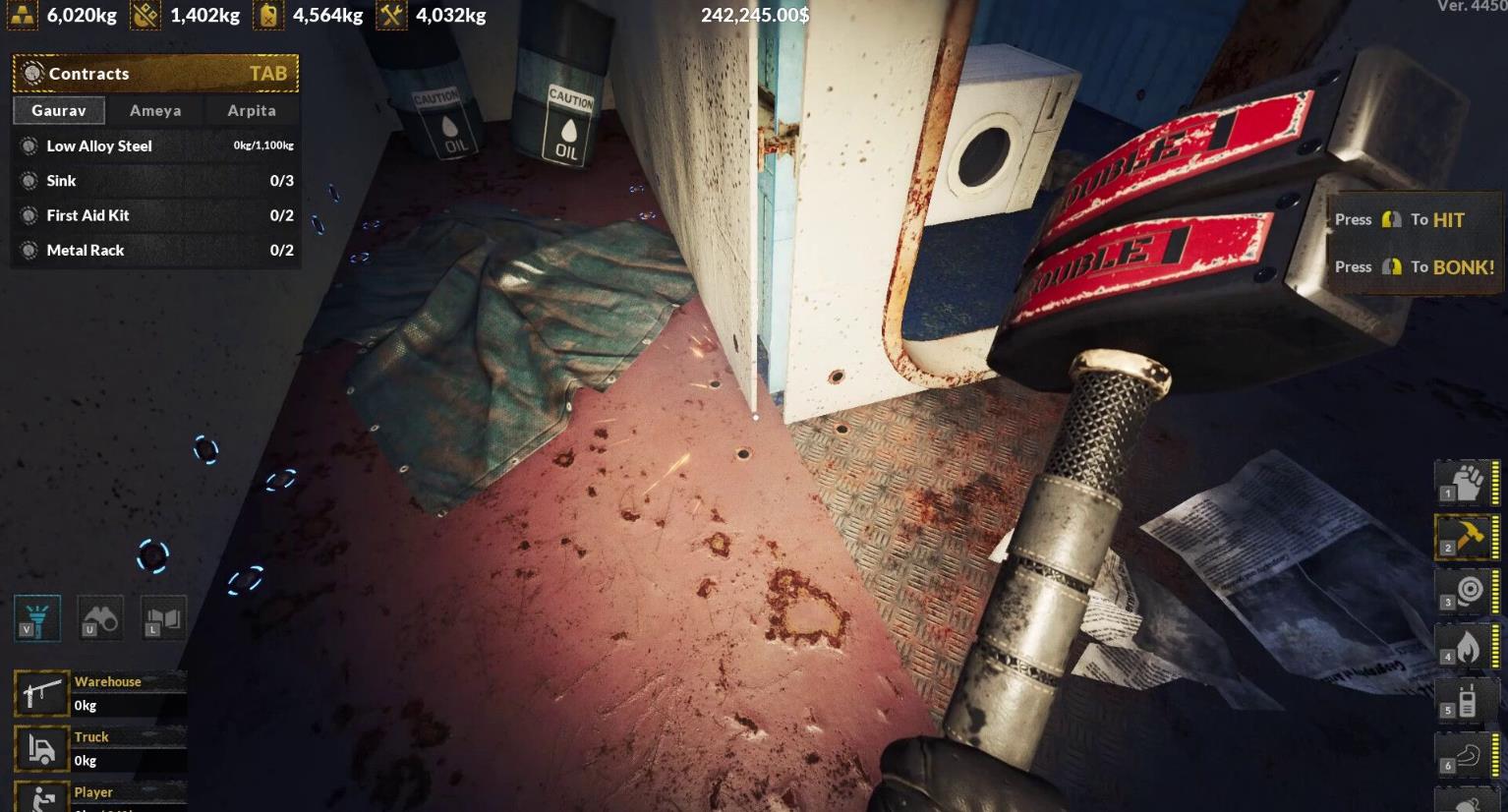This screenshot has width=1508, height=812.
Task: Click the fuel canister resource icon
Action: point(267,15)
